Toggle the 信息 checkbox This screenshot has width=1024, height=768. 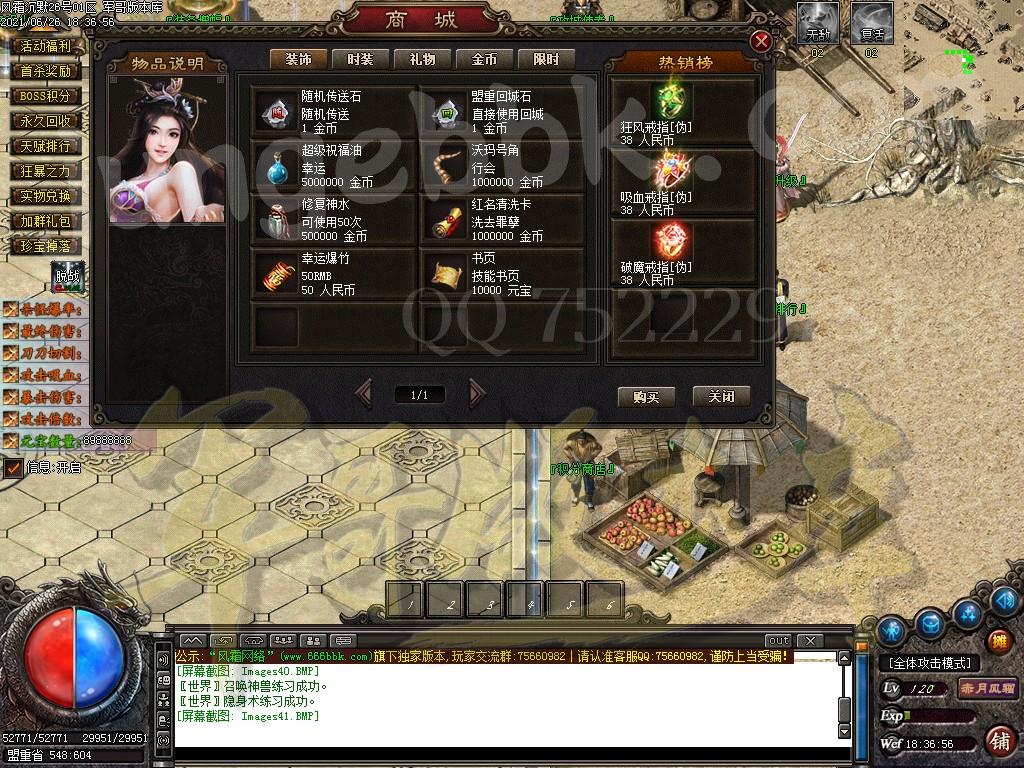pyautogui.click(x=13, y=467)
